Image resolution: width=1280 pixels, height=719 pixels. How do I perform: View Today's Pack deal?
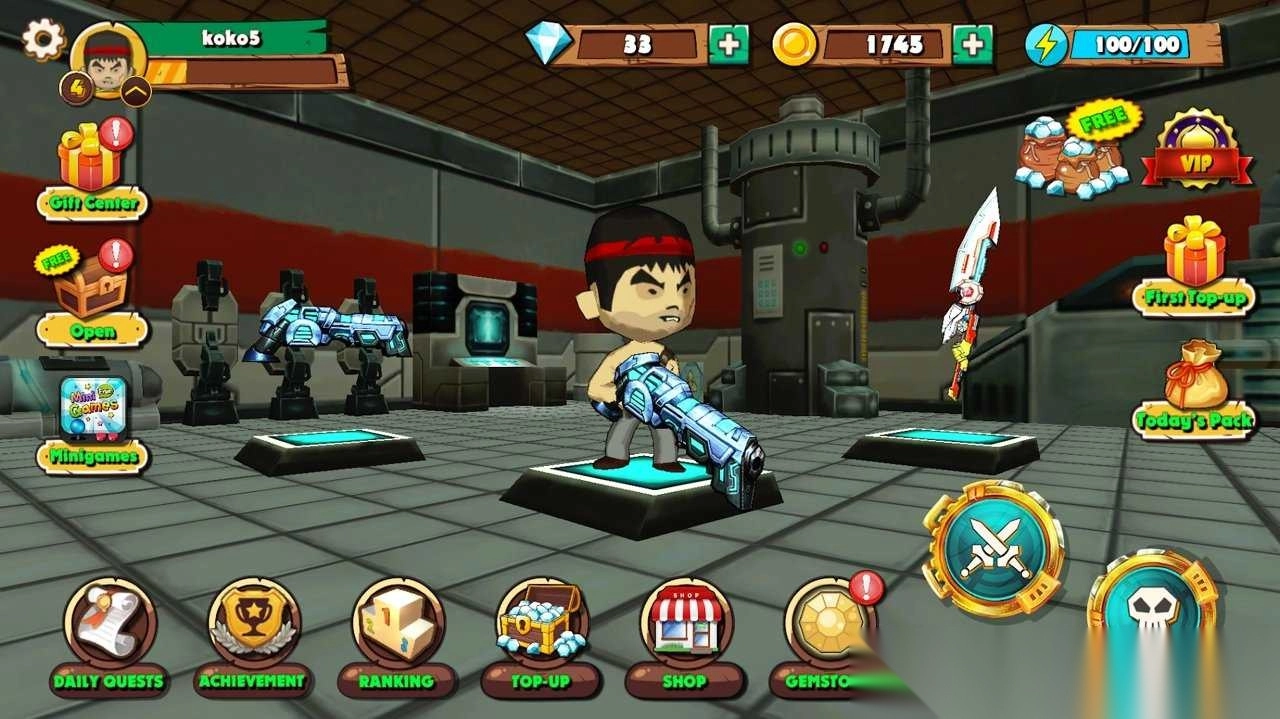point(1195,390)
